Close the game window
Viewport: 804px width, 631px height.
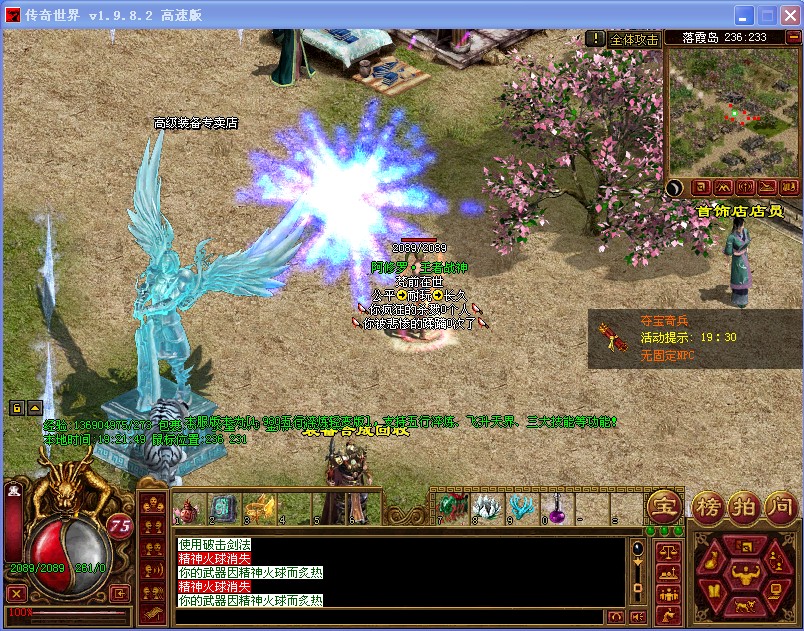[x=789, y=15]
